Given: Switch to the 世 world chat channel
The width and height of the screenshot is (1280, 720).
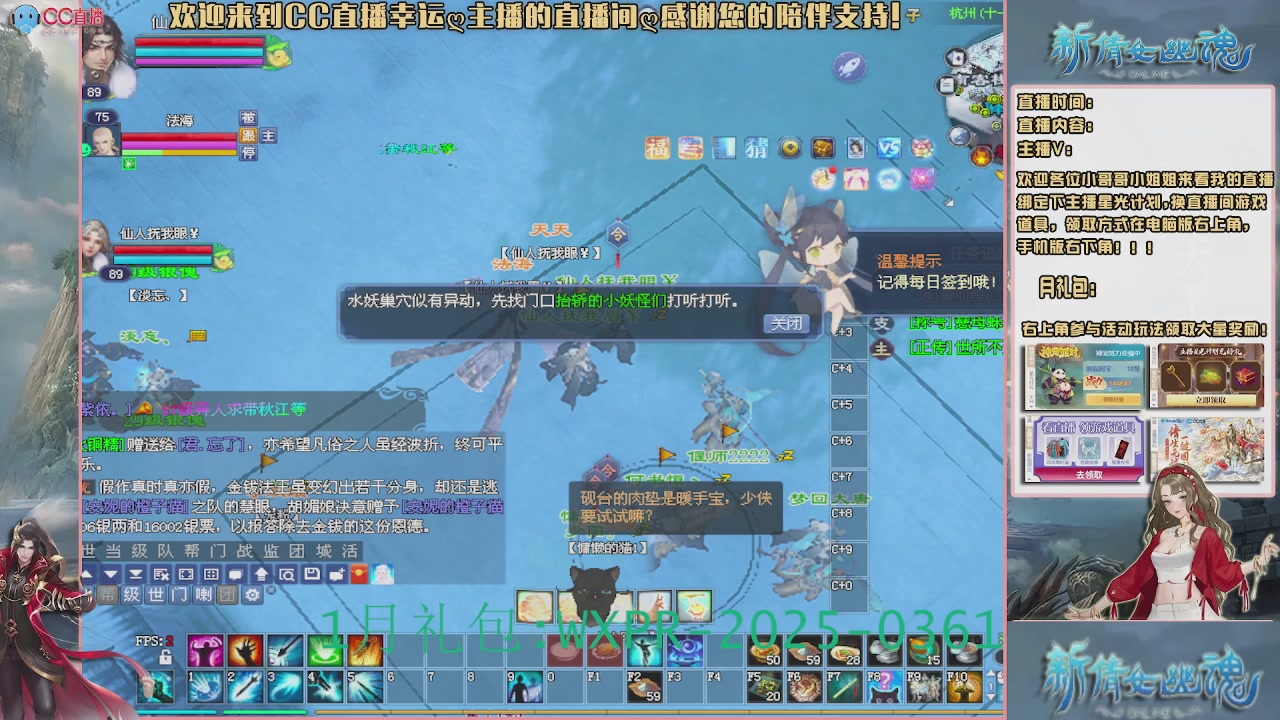Looking at the screenshot, I should [155, 597].
